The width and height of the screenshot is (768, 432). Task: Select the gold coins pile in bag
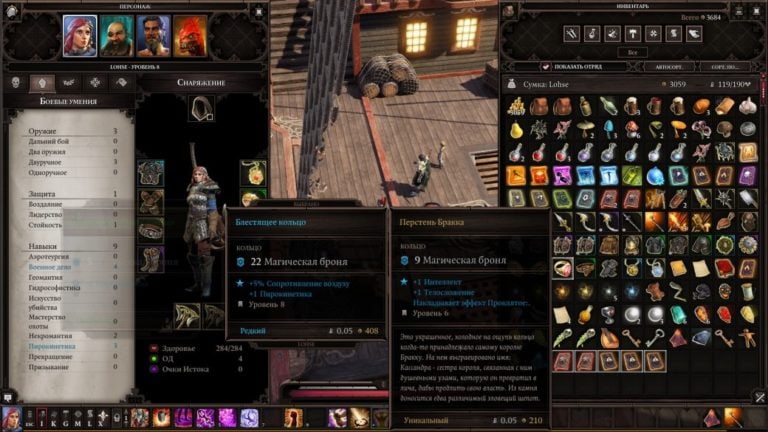coord(517,107)
